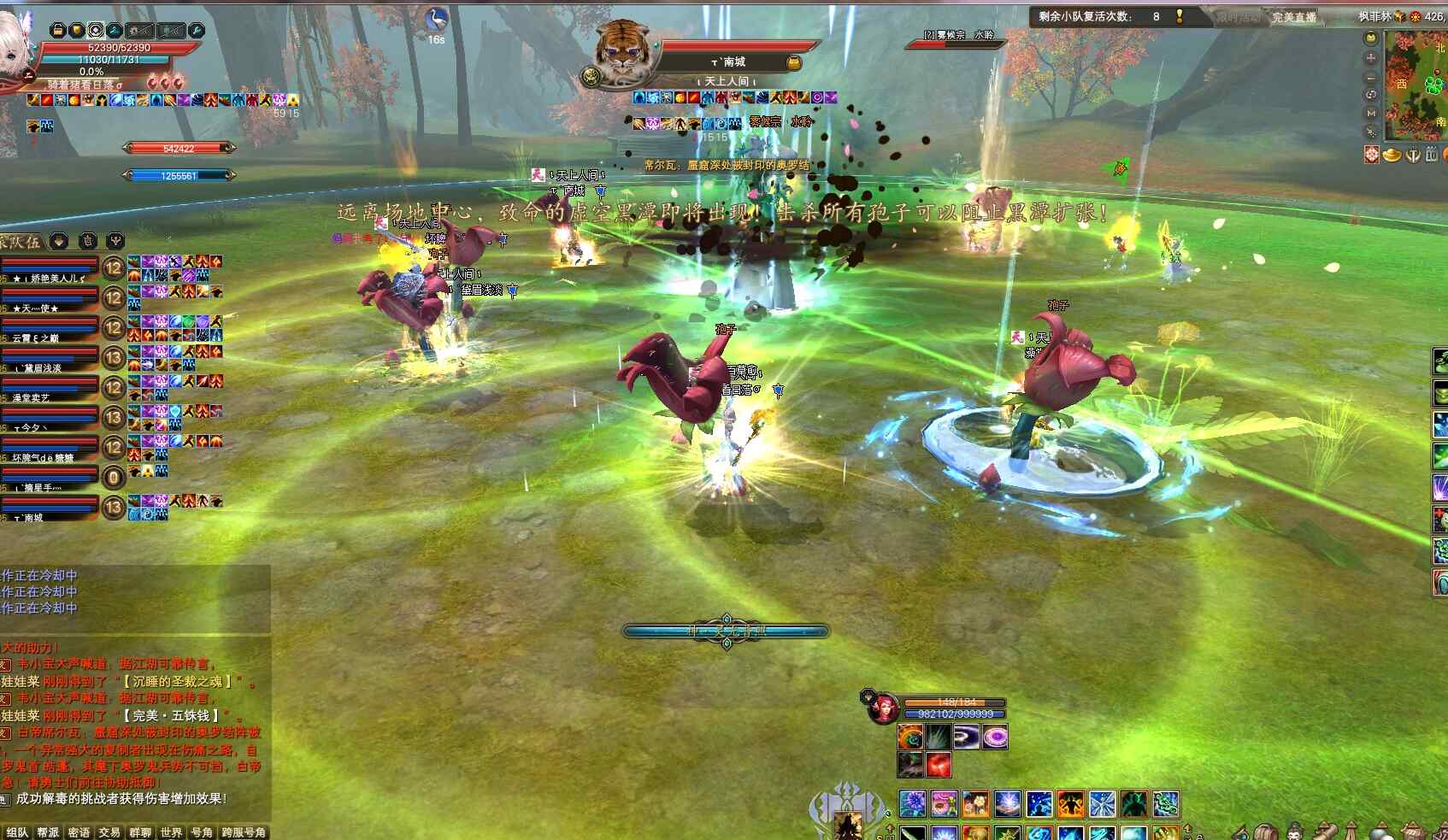Click the minimap zoom-out minus button
Image resolution: width=1448 pixels, height=840 pixels.
pyautogui.click(x=1371, y=77)
